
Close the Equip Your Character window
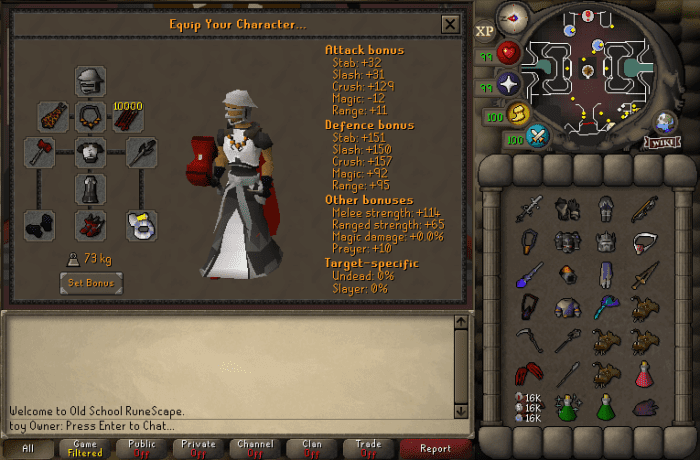tap(450, 25)
